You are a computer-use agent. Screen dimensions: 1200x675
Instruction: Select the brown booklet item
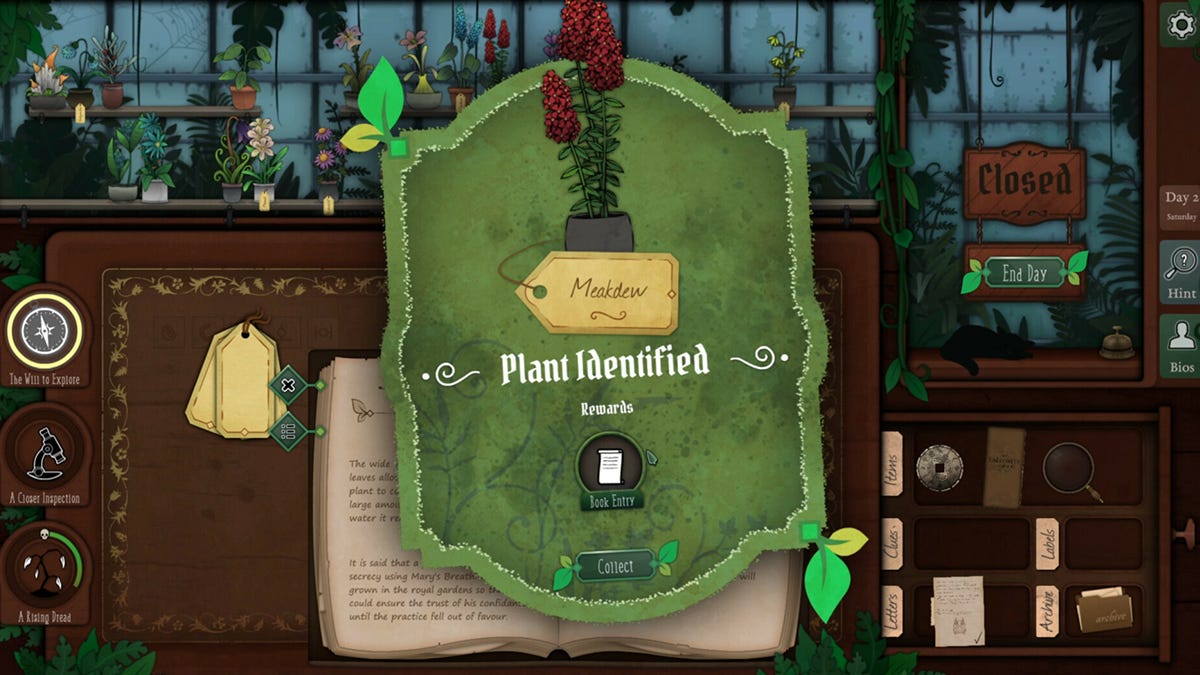(x=1003, y=466)
